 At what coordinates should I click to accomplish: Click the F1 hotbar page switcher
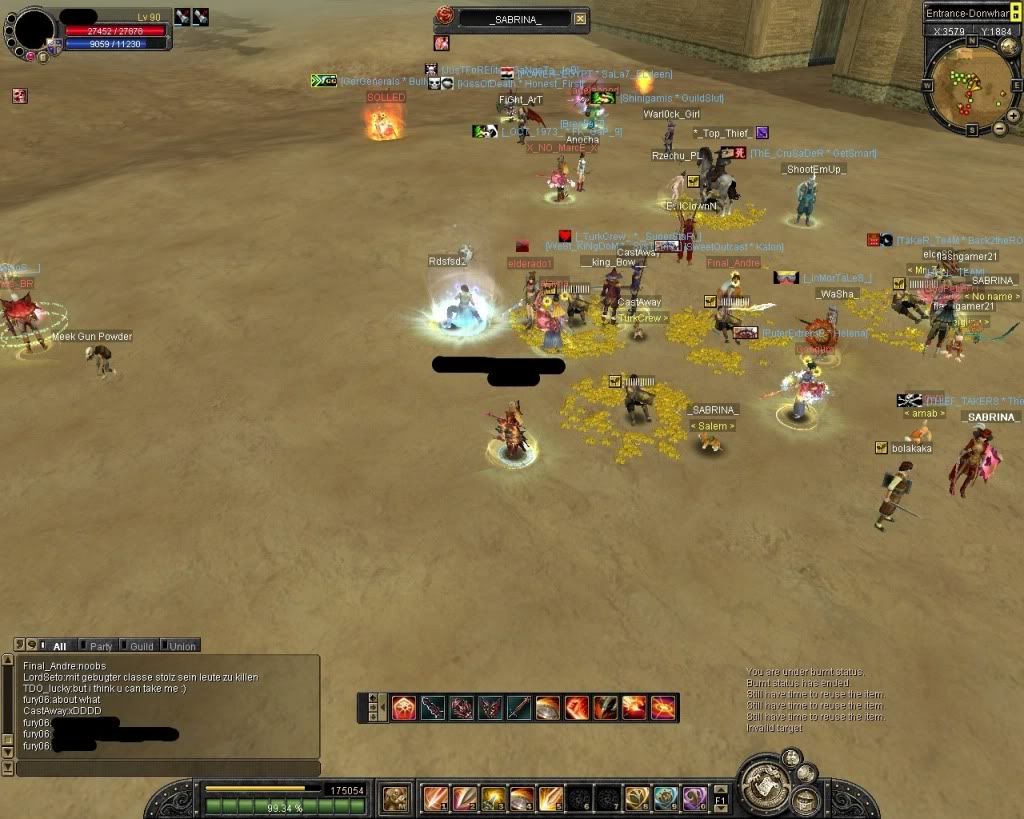click(722, 798)
